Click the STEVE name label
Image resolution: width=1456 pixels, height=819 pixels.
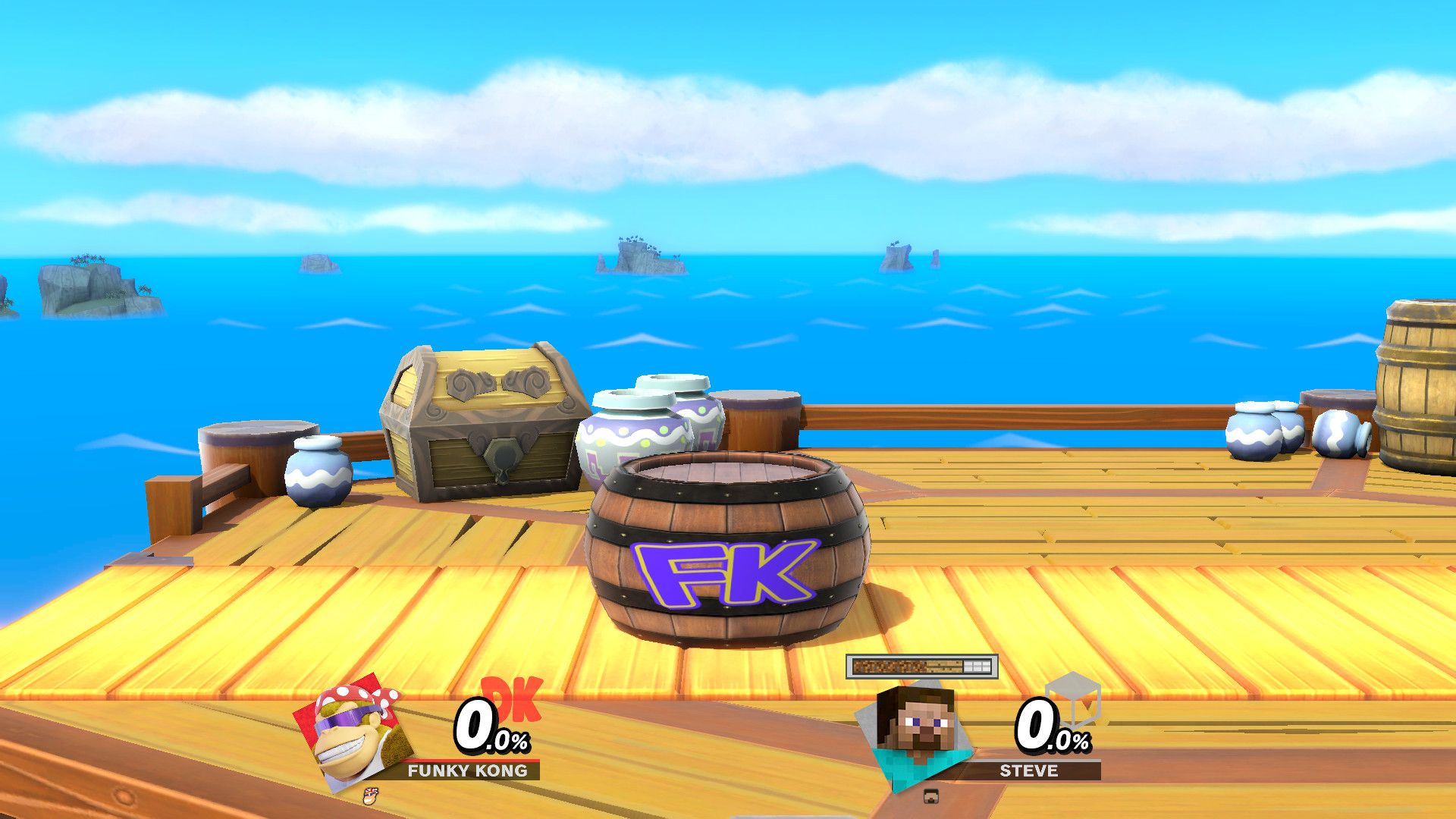pyautogui.click(x=1028, y=772)
